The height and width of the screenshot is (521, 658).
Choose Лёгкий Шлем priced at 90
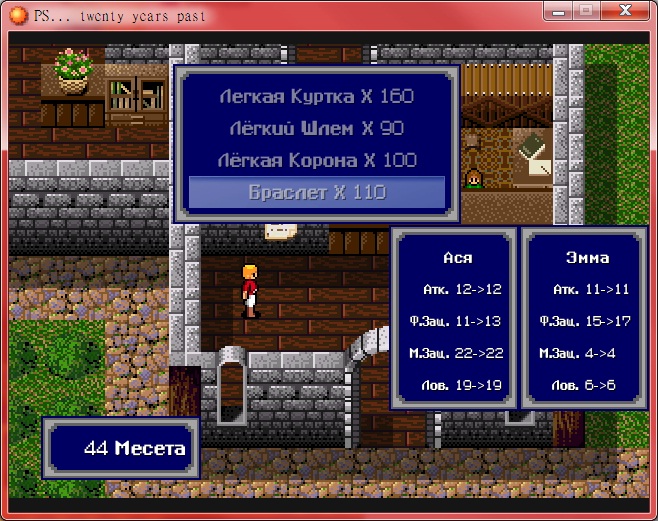316,128
